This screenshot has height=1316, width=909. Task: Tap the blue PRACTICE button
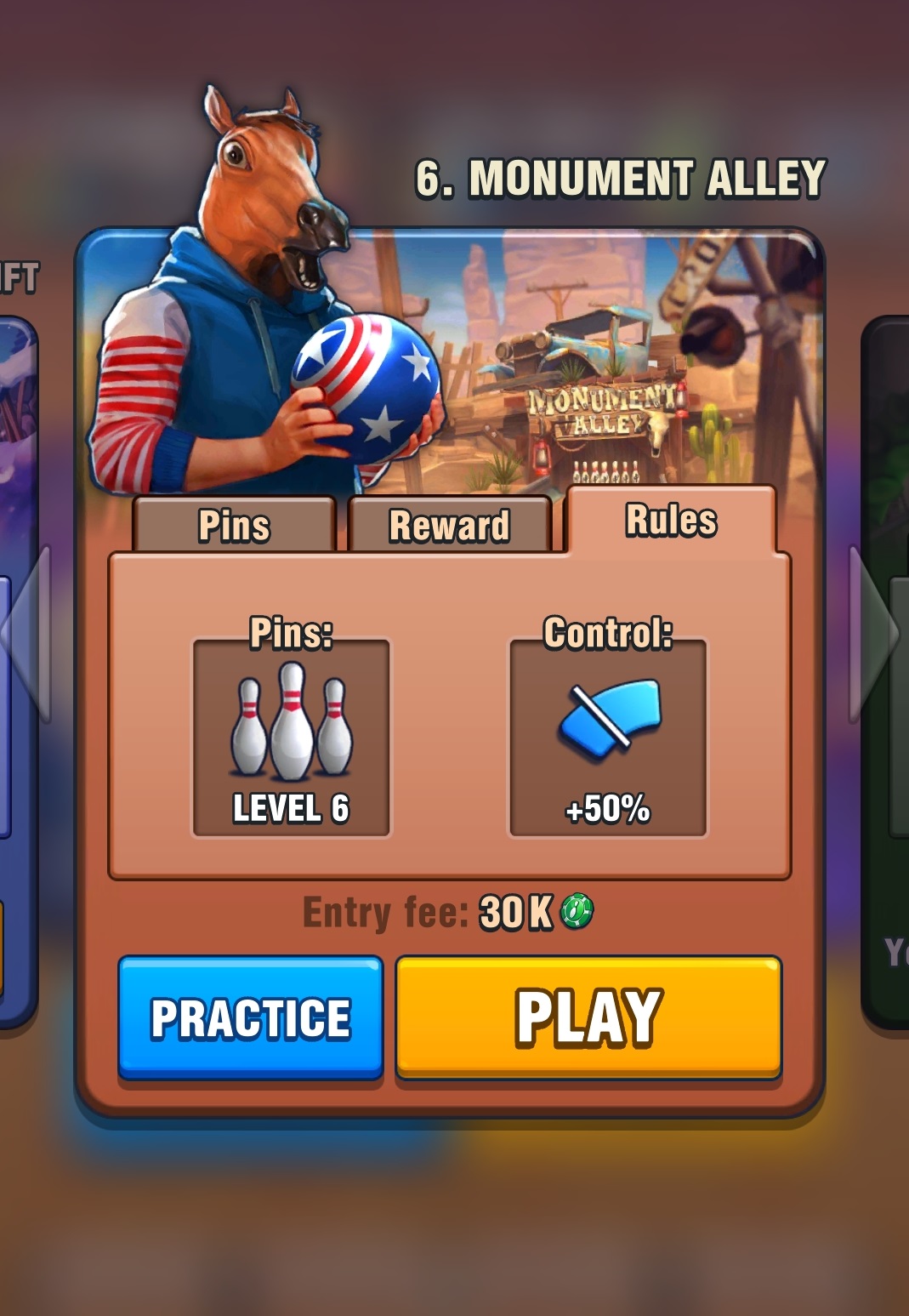[x=251, y=1017]
